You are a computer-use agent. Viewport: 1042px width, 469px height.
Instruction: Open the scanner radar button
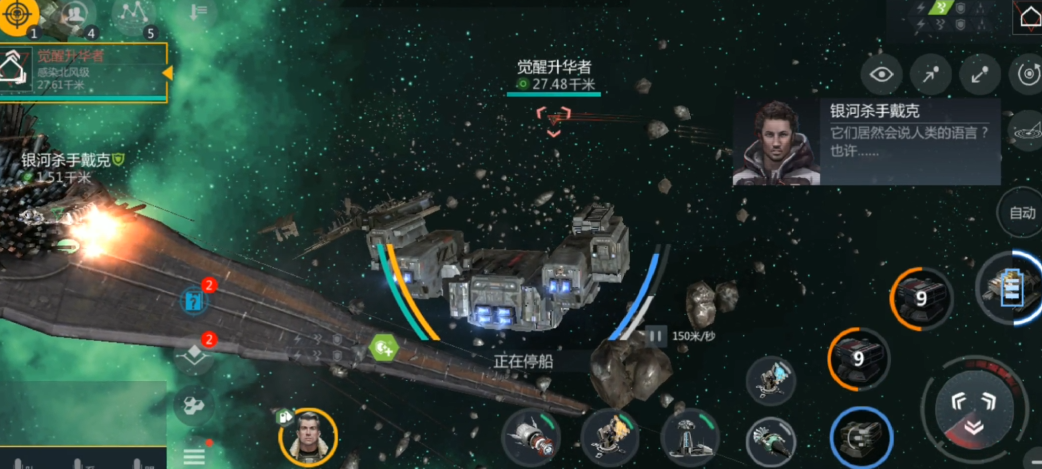tap(1027, 130)
